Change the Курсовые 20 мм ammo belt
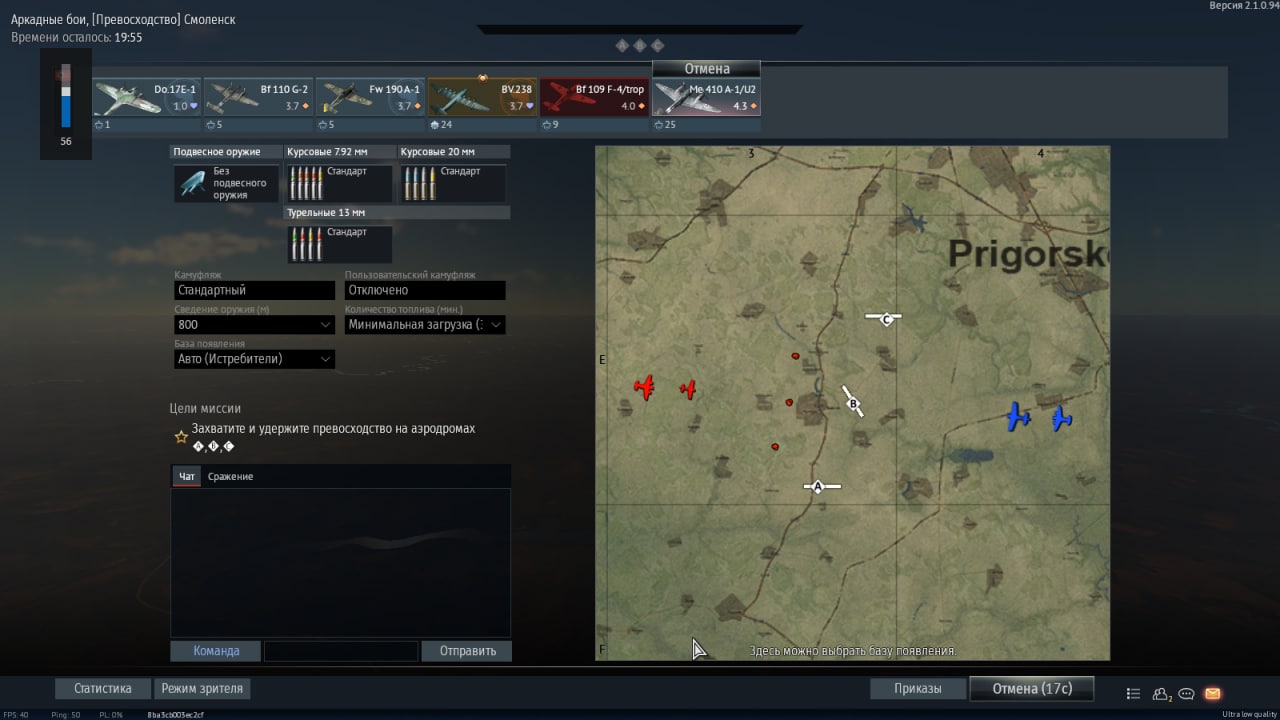The image size is (1280, 720). pyautogui.click(x=453, y=184)
